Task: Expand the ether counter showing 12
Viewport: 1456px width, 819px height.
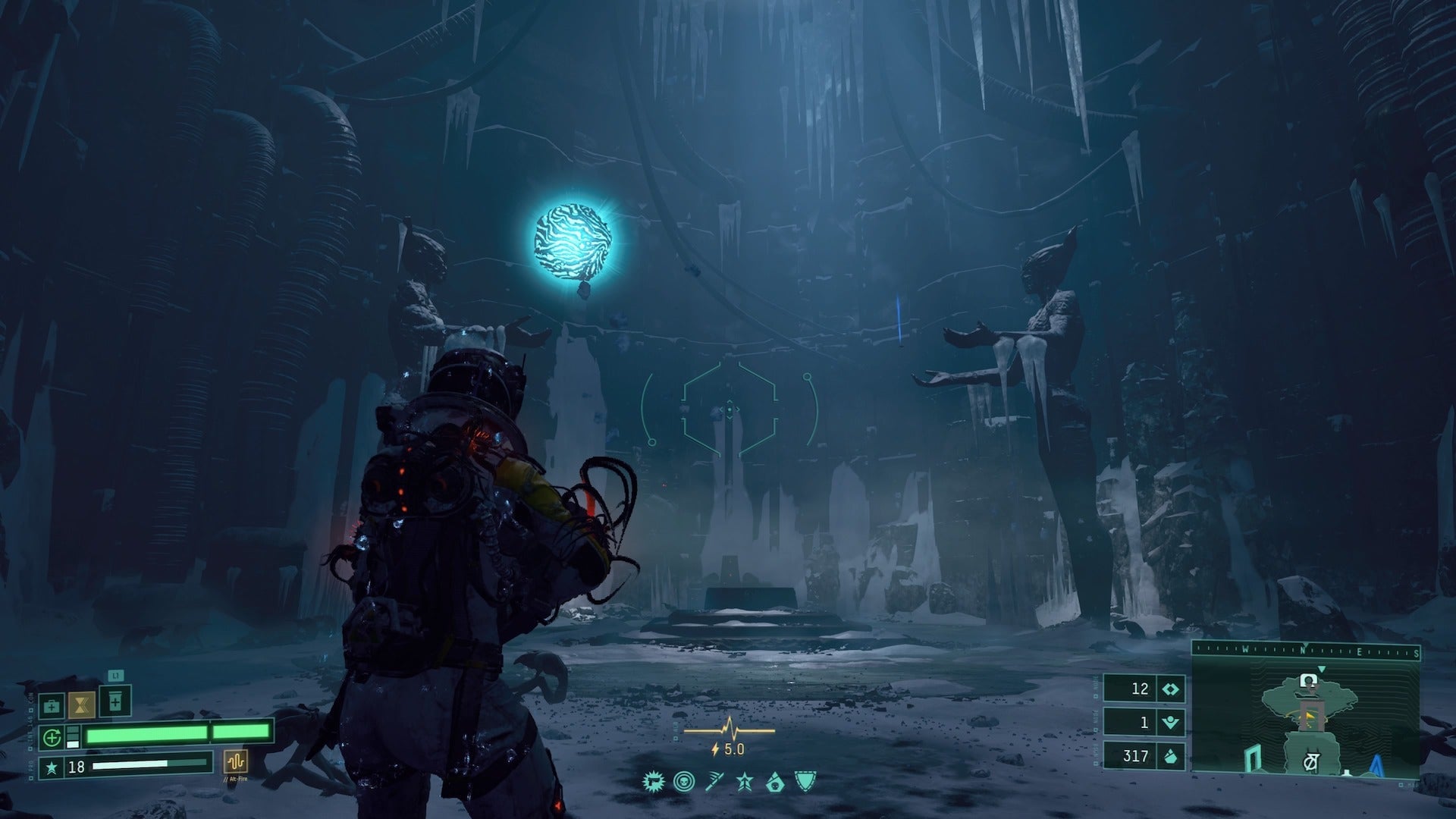Action: pyautogui.click(x=1140, y=689)
